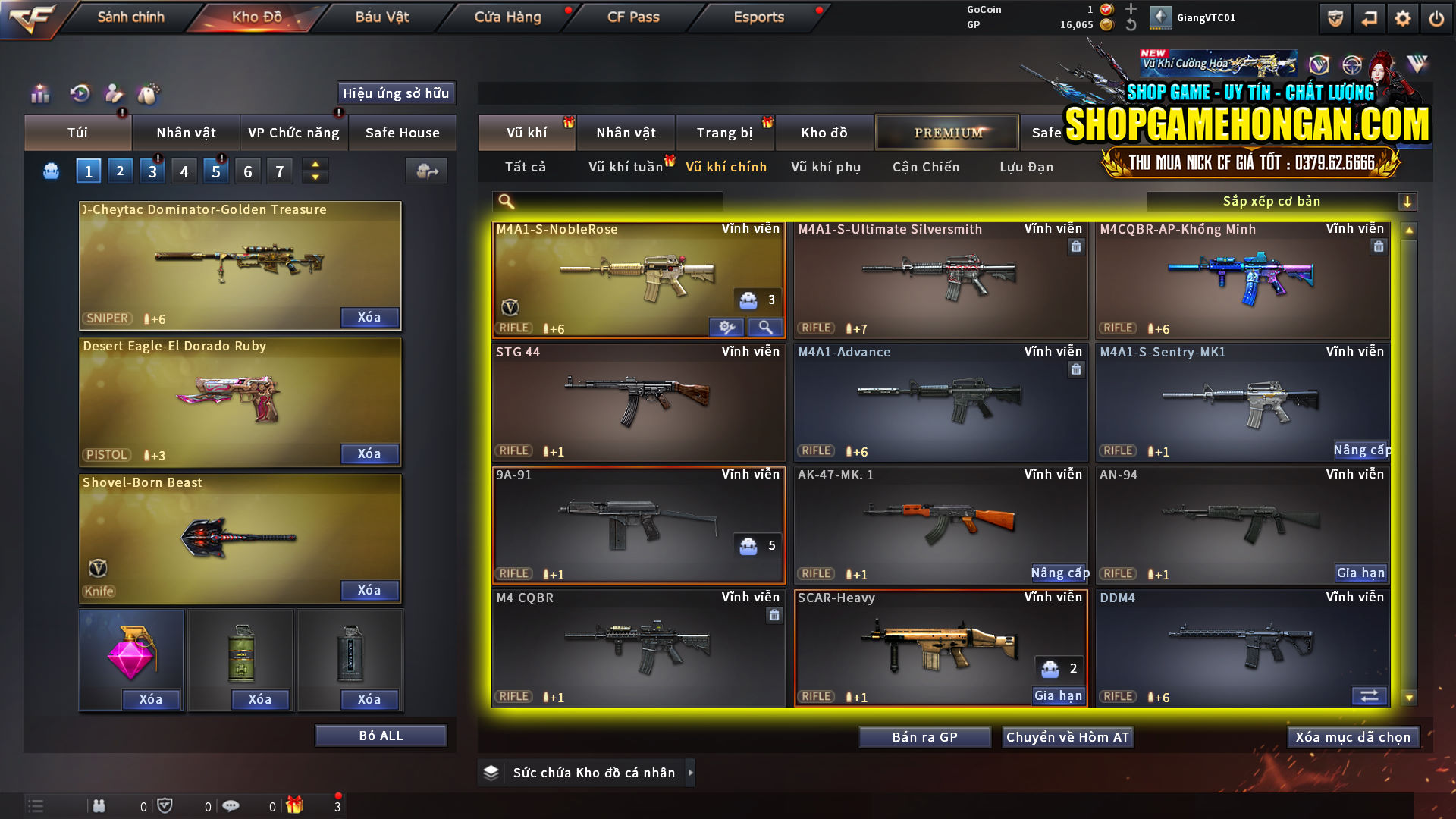Image resolution: width=1456 pixels, height=819 pixels.
Task: Expand the Sức chứa Kho đồ cá nhân arrow
Action: 691,773
